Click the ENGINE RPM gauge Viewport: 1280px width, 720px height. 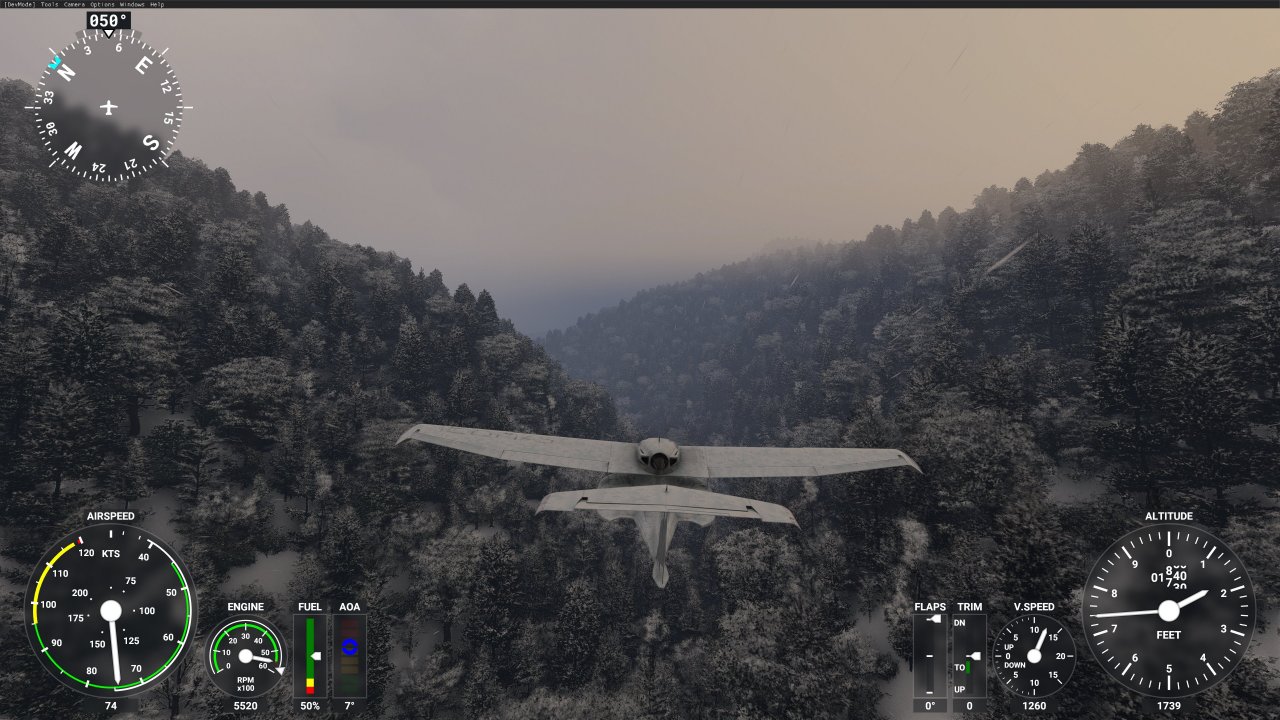(x=243, y=655)
